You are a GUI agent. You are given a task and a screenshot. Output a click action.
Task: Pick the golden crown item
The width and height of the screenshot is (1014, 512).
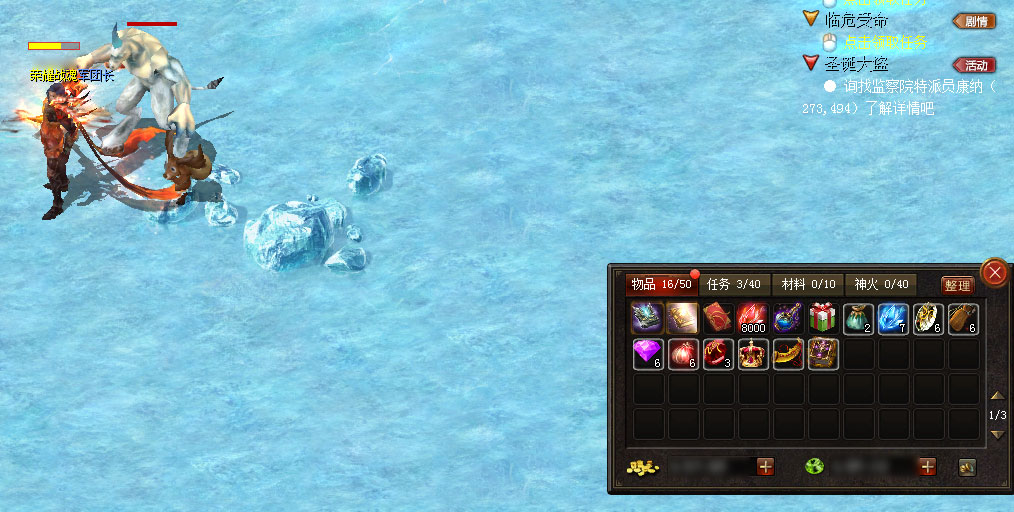pos(753,354)
